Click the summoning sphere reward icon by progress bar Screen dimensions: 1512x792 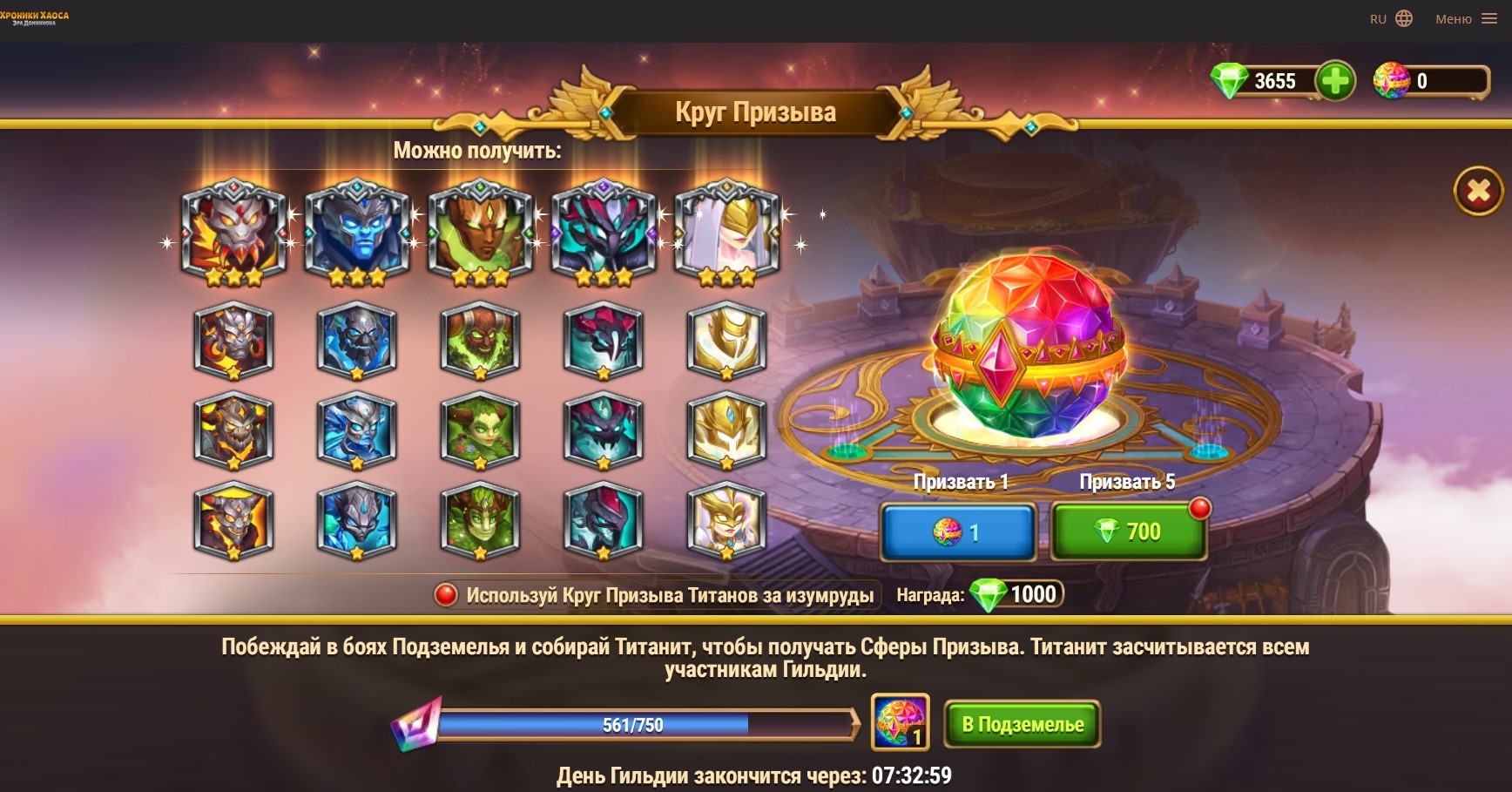[x=900, y=722]
